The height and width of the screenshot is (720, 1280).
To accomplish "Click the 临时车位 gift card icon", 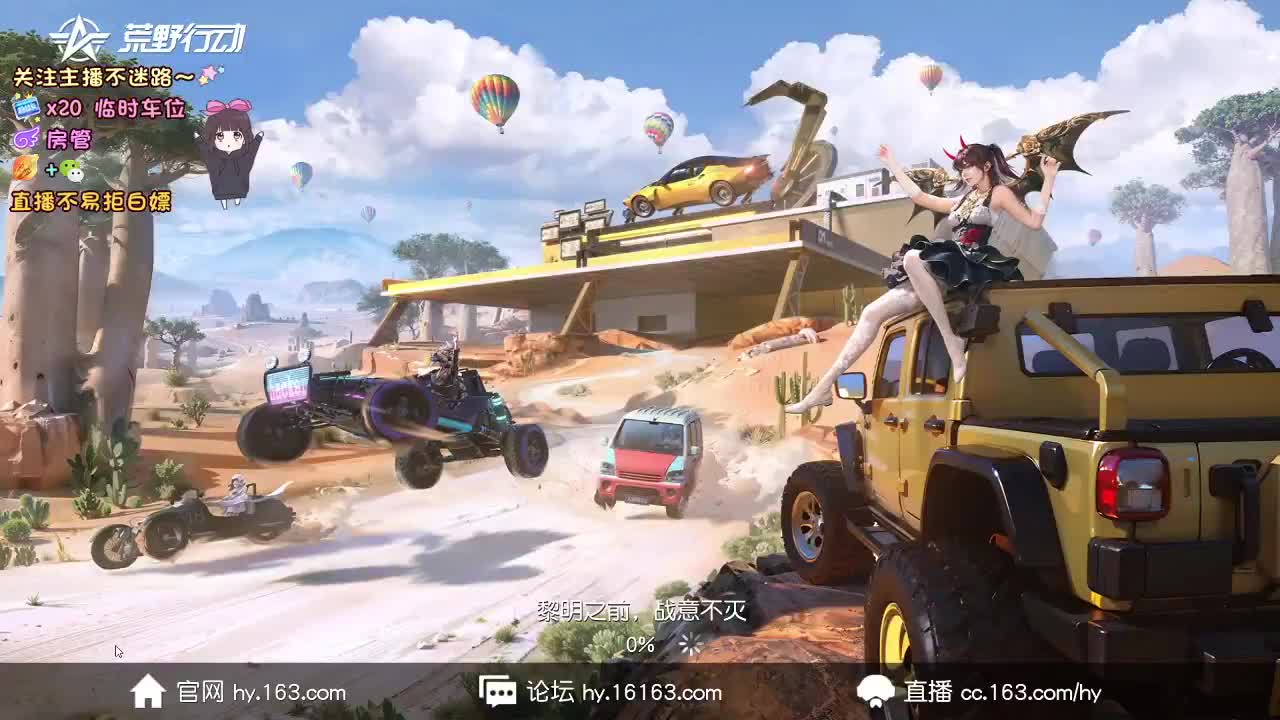I will [x=26, y=104].
